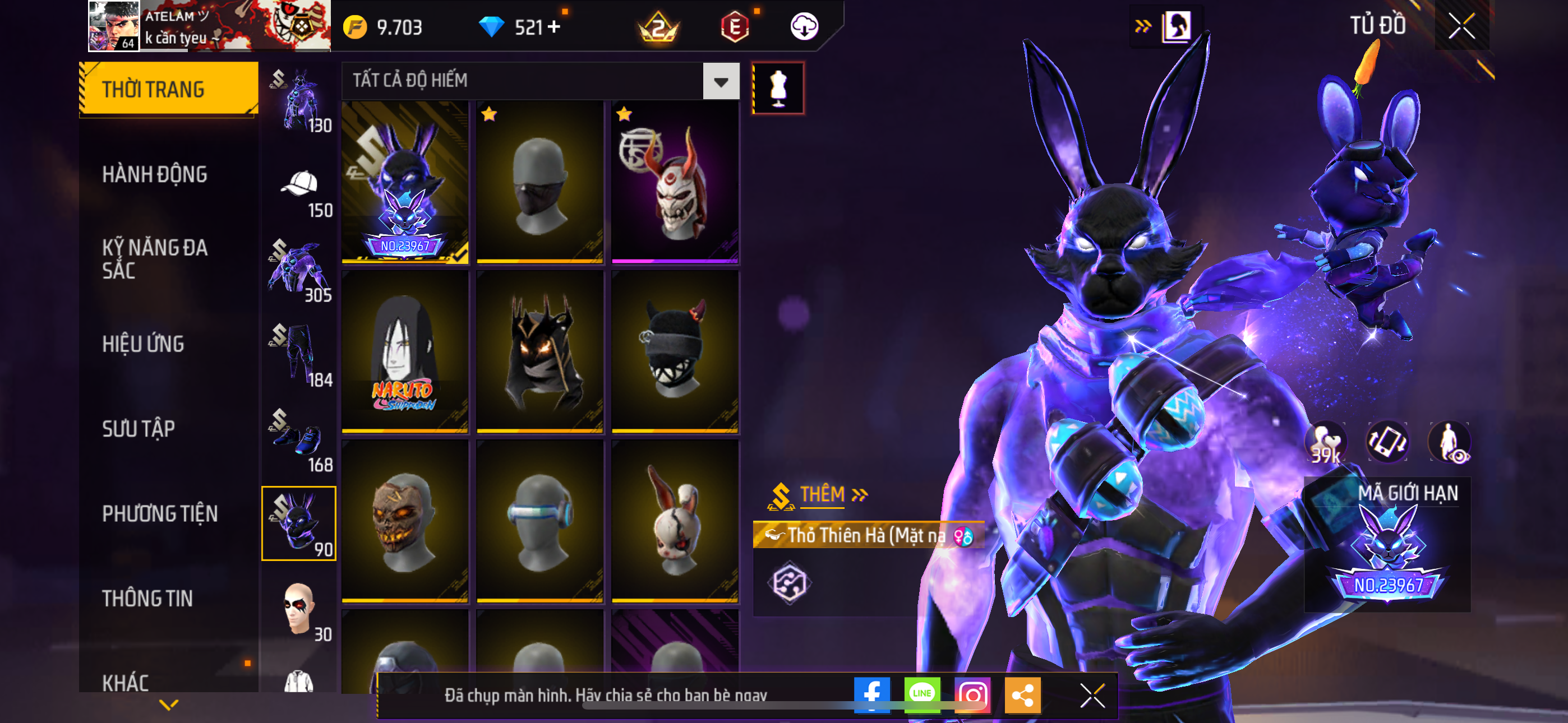Select the Naruto Orochimaru head item
The image size is (1568, 723).
click(405, 351)
